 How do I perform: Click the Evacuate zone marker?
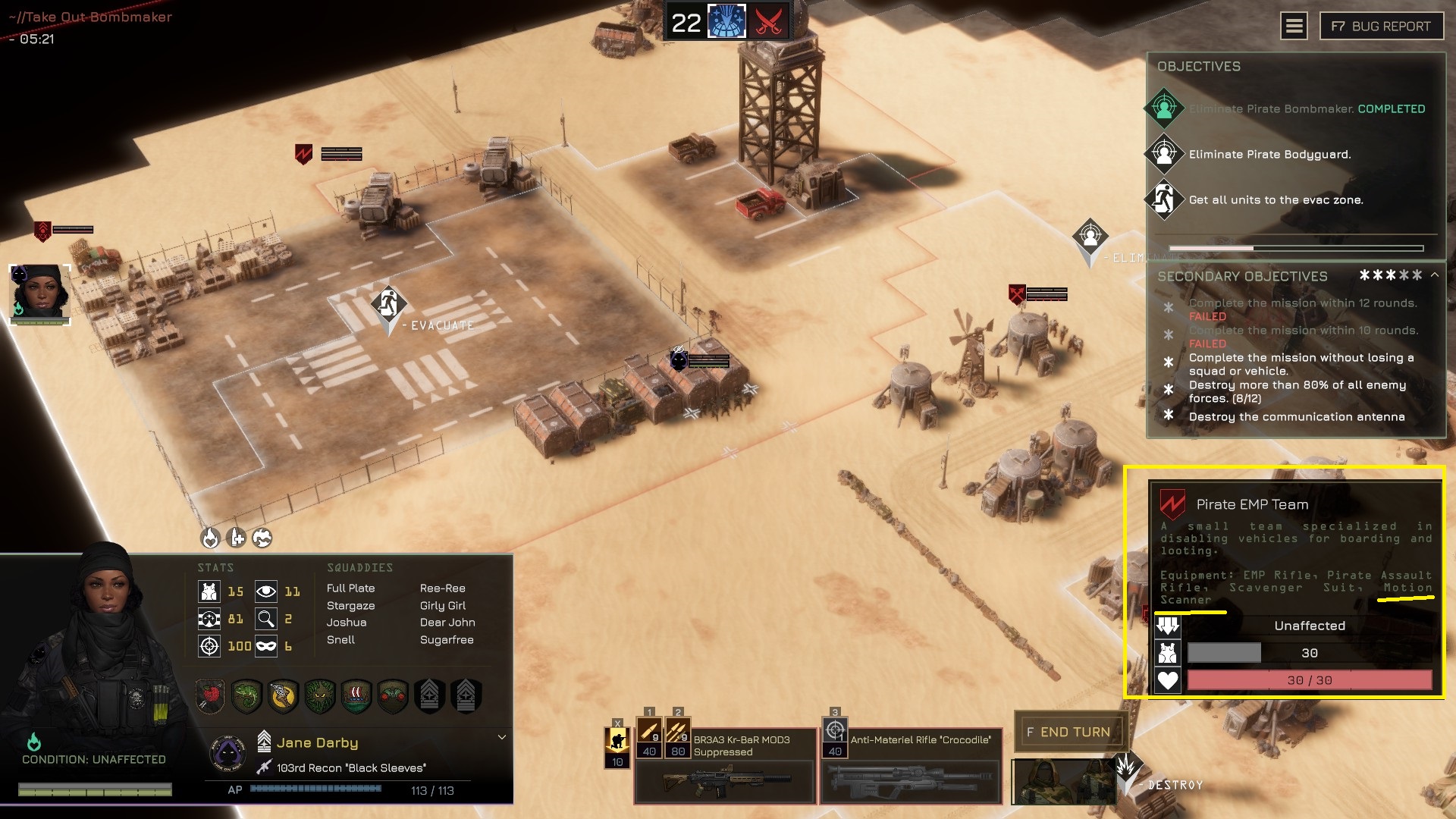(388, 304)
